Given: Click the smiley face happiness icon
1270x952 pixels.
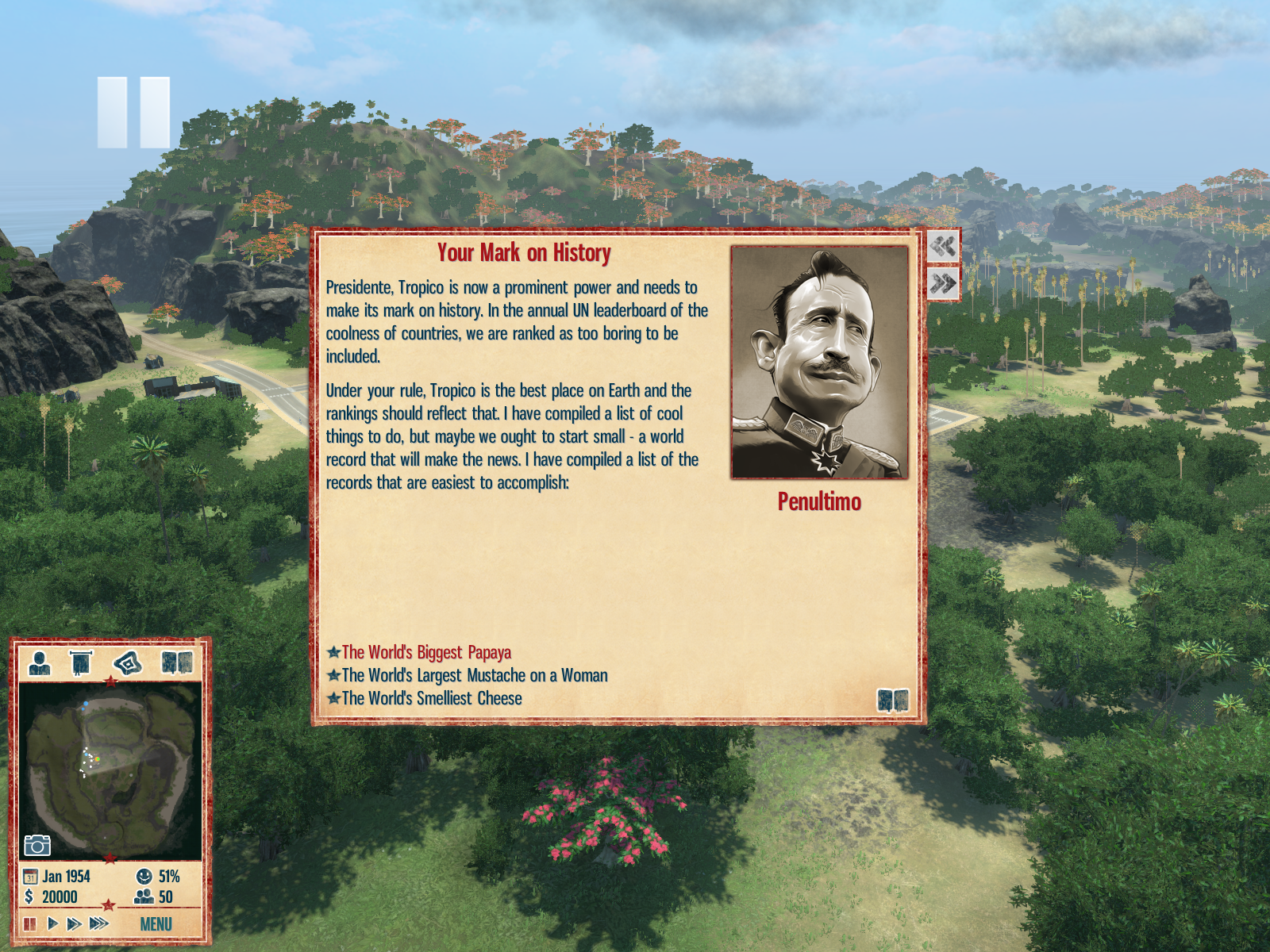Looking at the screenshot, I should coord(144,877).
